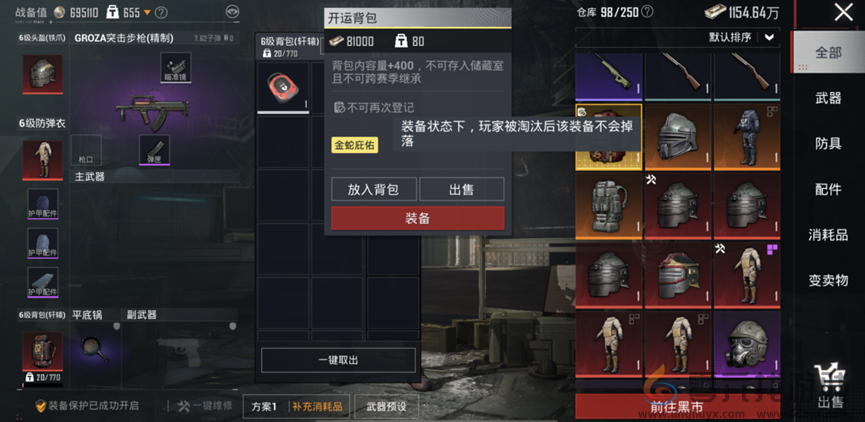
Task: Open the 武器 weapons category
Action: pos(828,98)
